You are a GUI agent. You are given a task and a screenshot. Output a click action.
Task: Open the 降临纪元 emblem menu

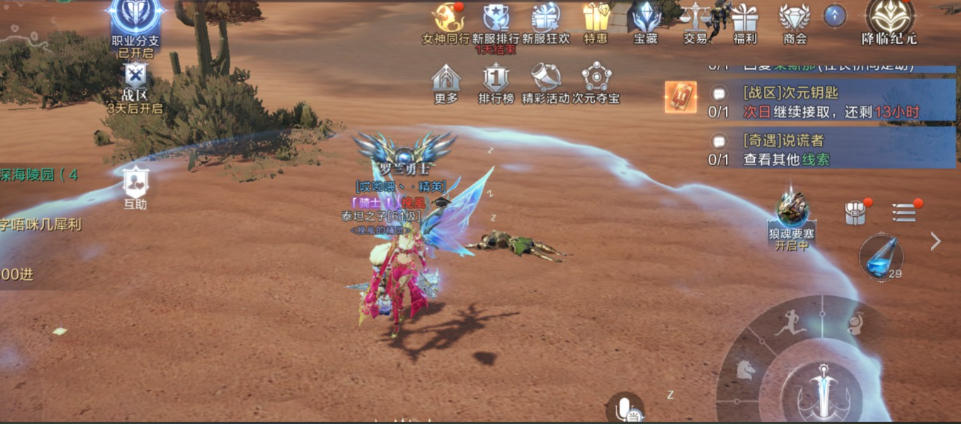tap(890, 19)
